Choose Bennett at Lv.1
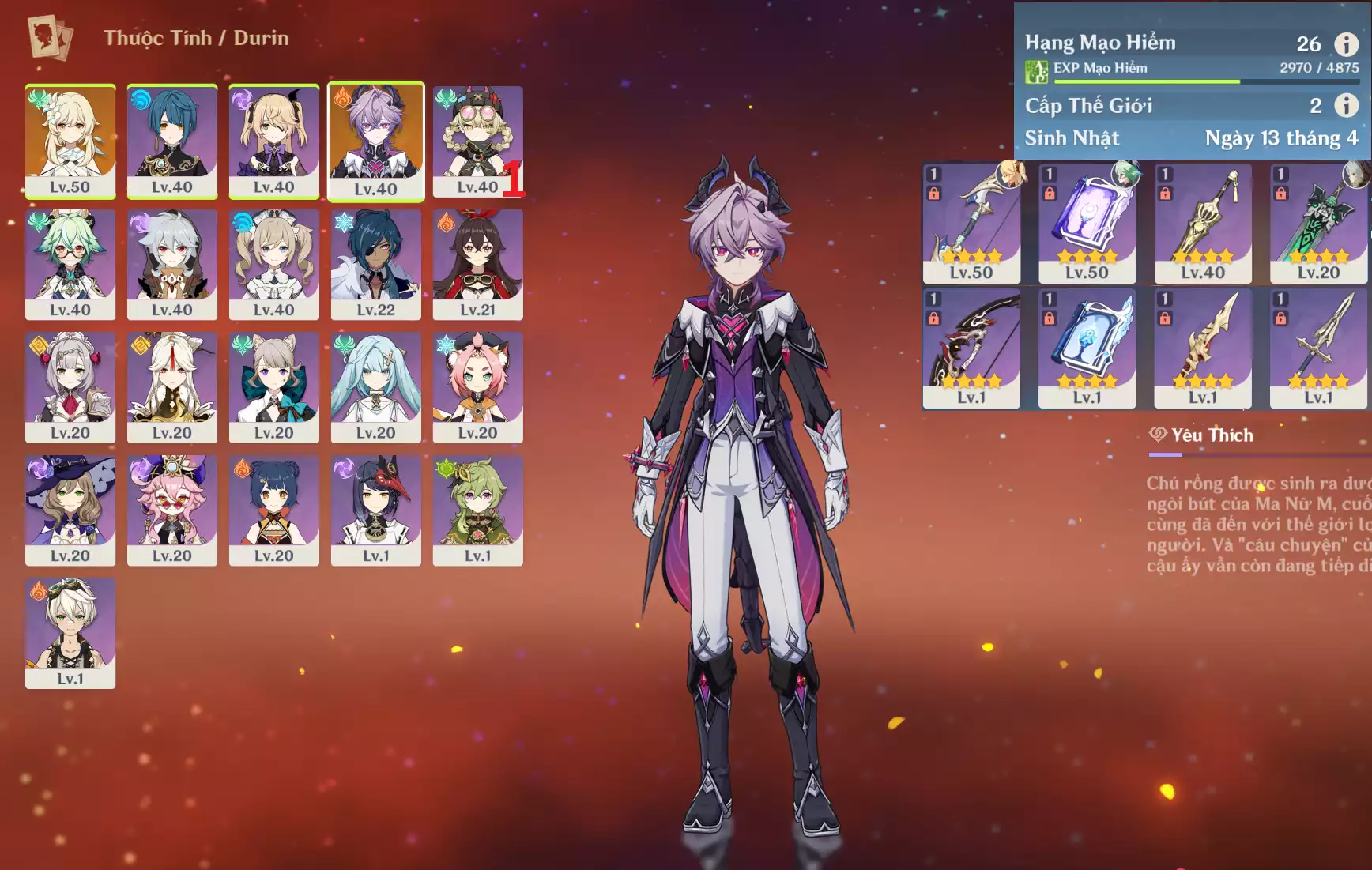 pos(70,633)
